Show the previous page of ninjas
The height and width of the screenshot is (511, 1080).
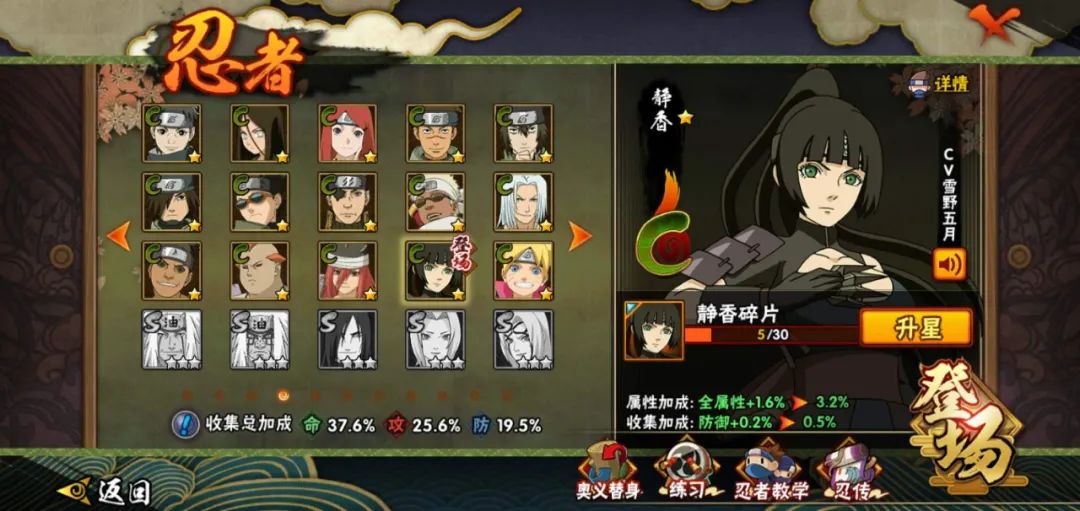119,236
